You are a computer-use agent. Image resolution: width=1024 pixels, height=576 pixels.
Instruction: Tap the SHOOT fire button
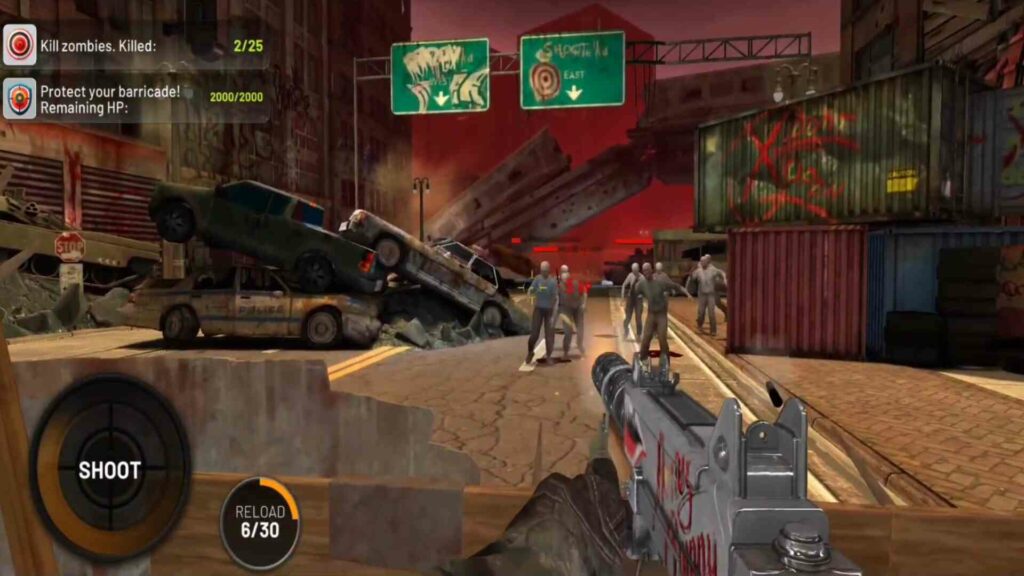[x=110, y=470]
